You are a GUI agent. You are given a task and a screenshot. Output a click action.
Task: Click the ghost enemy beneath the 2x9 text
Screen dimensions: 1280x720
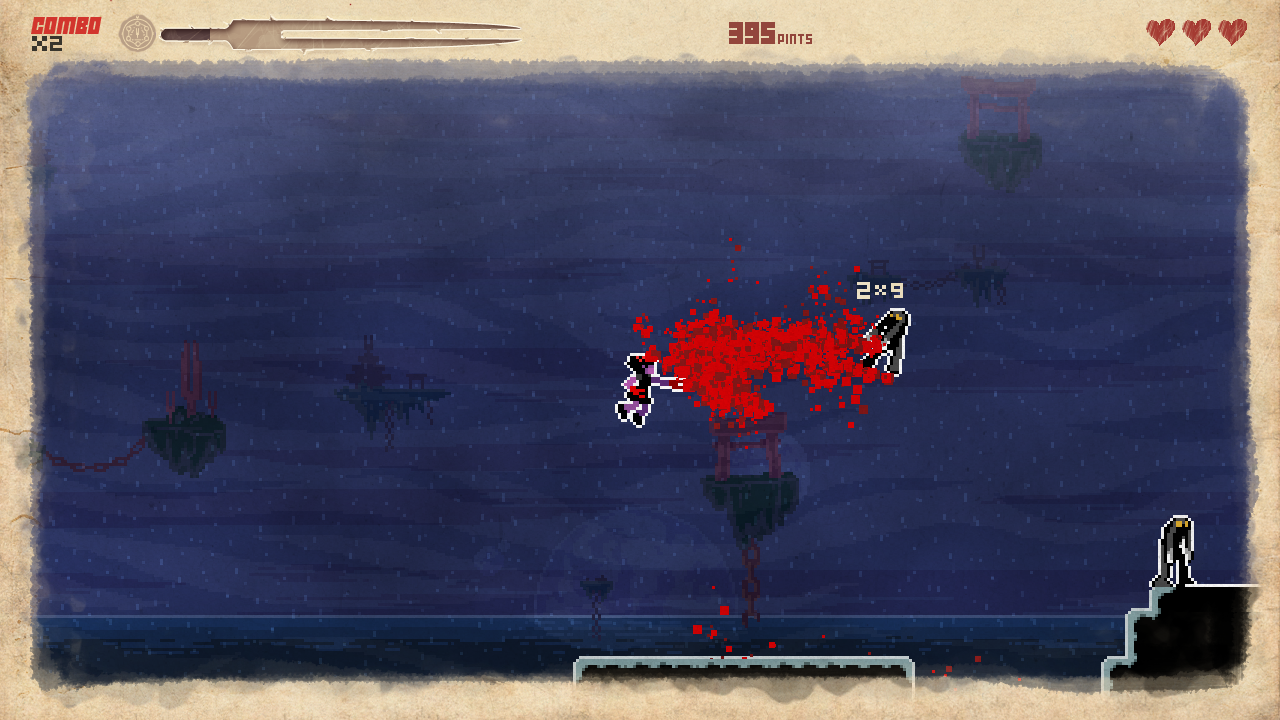pyautogui.click(x=889, y=340)
